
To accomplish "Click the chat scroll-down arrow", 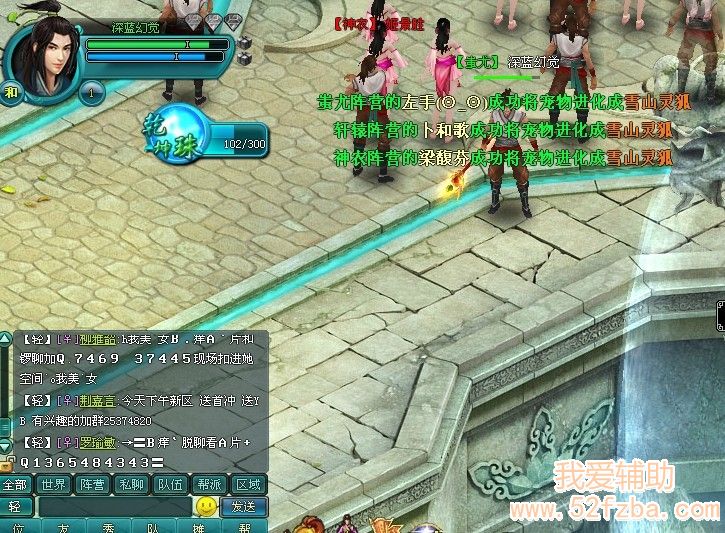I will (x=7, y=447).
